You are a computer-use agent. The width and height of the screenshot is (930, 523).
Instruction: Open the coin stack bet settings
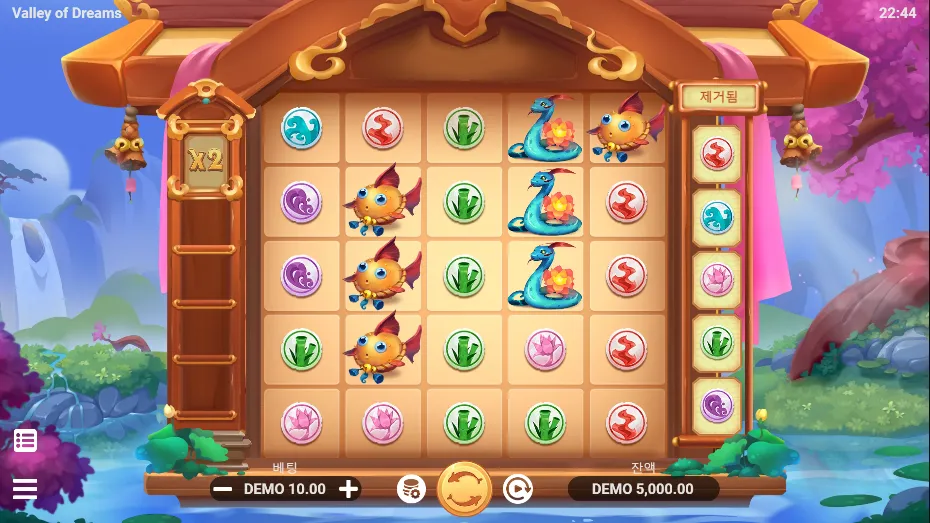[x=411, y=489]
